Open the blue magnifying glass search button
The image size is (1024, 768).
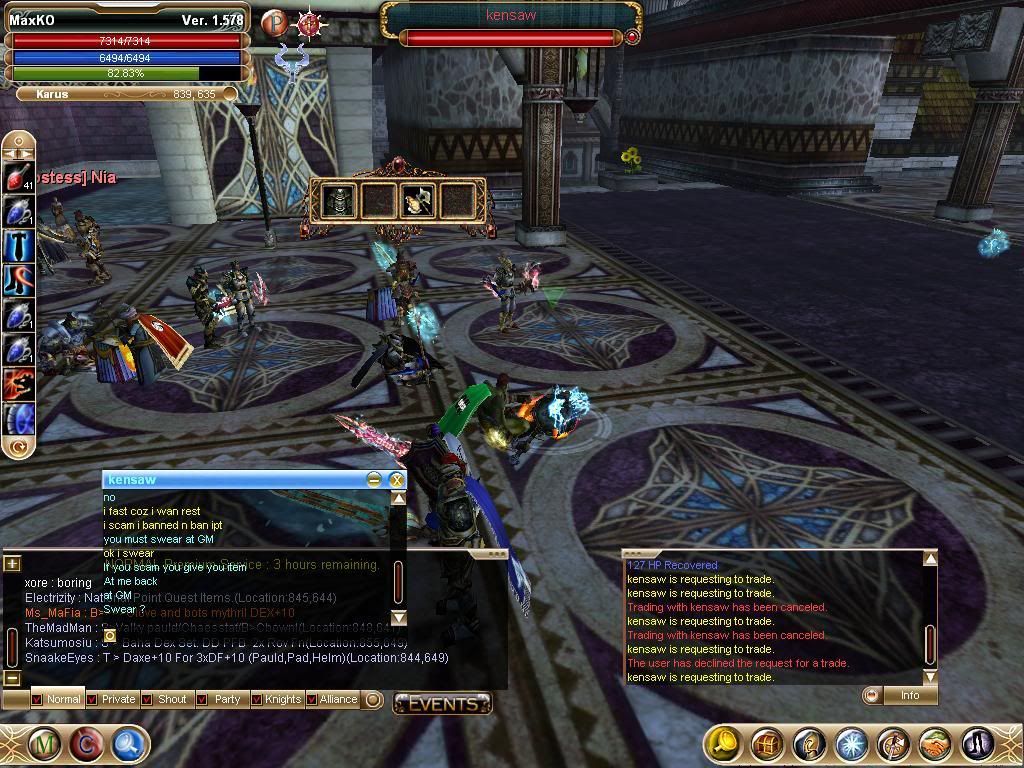click(x=129, y=745)
